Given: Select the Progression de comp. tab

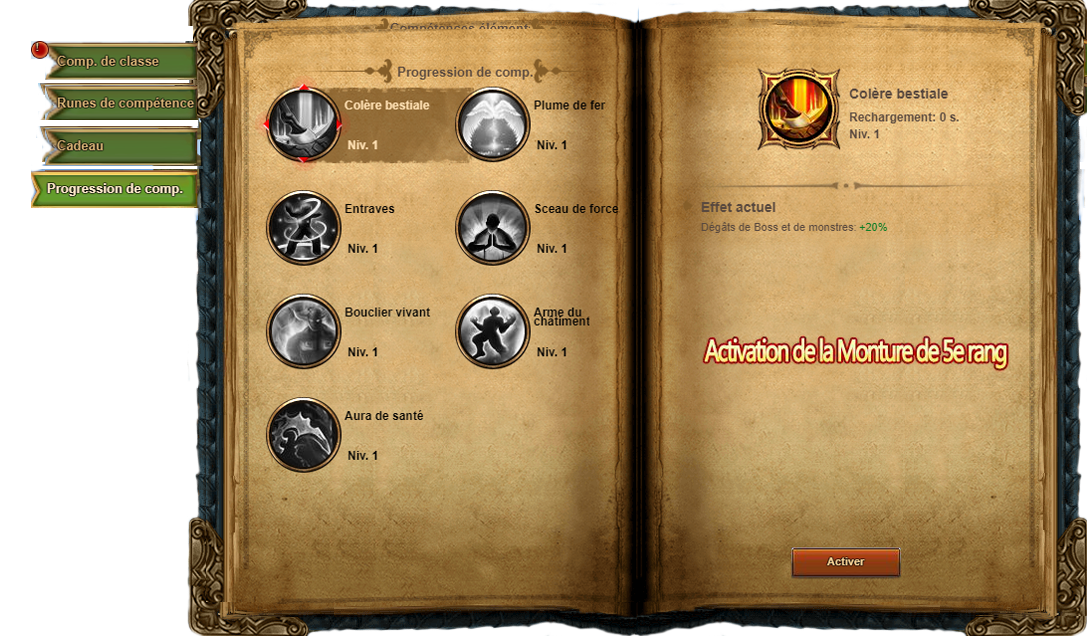Looking at the screenshot, I should [115, 189].
